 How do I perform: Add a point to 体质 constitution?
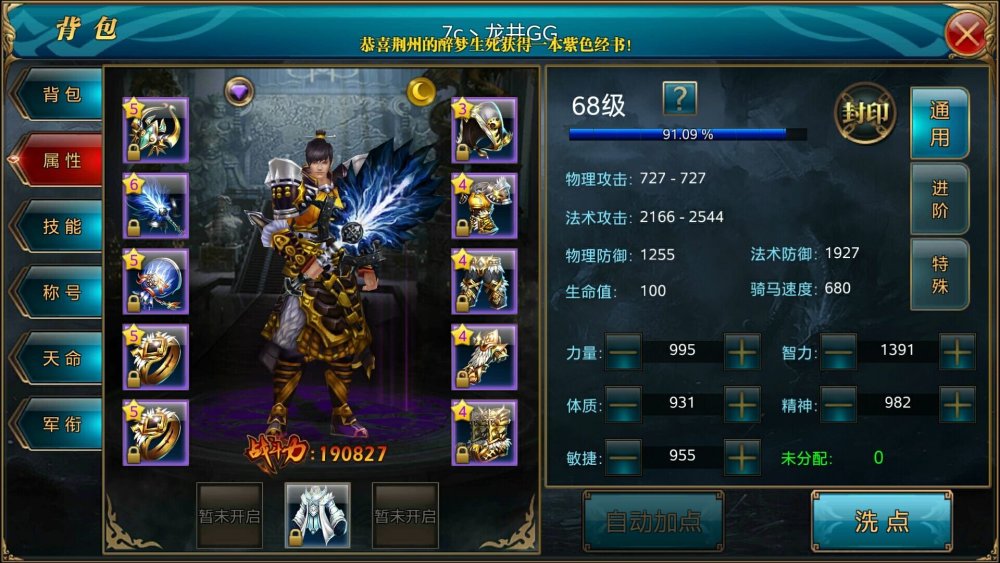[x=742, y=404]
